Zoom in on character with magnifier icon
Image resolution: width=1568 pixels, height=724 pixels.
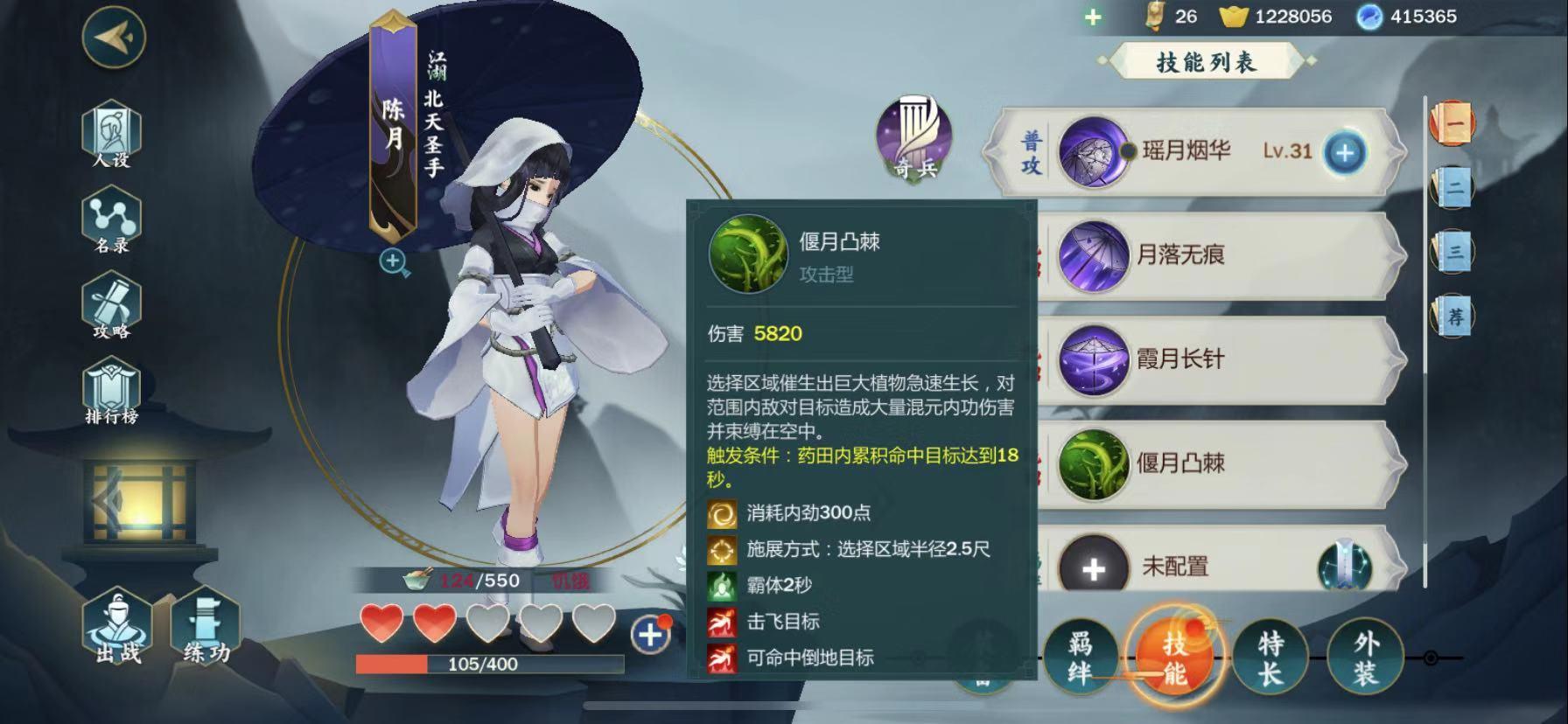point(394,261)
